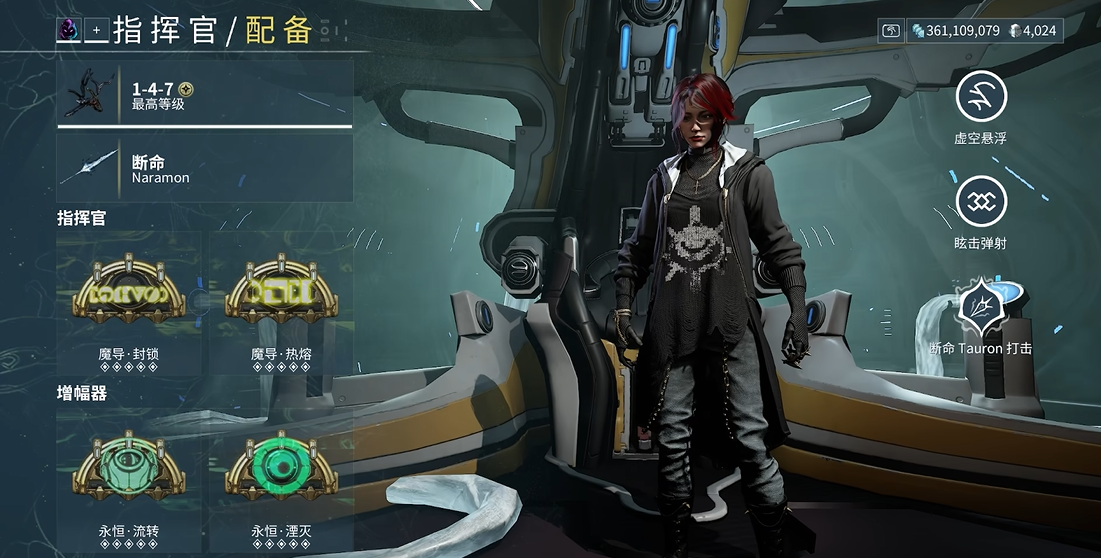1101x558 pixels.
Task: Select the 1-4-7 amp equipment row
Action: click(x=205, y=95)
